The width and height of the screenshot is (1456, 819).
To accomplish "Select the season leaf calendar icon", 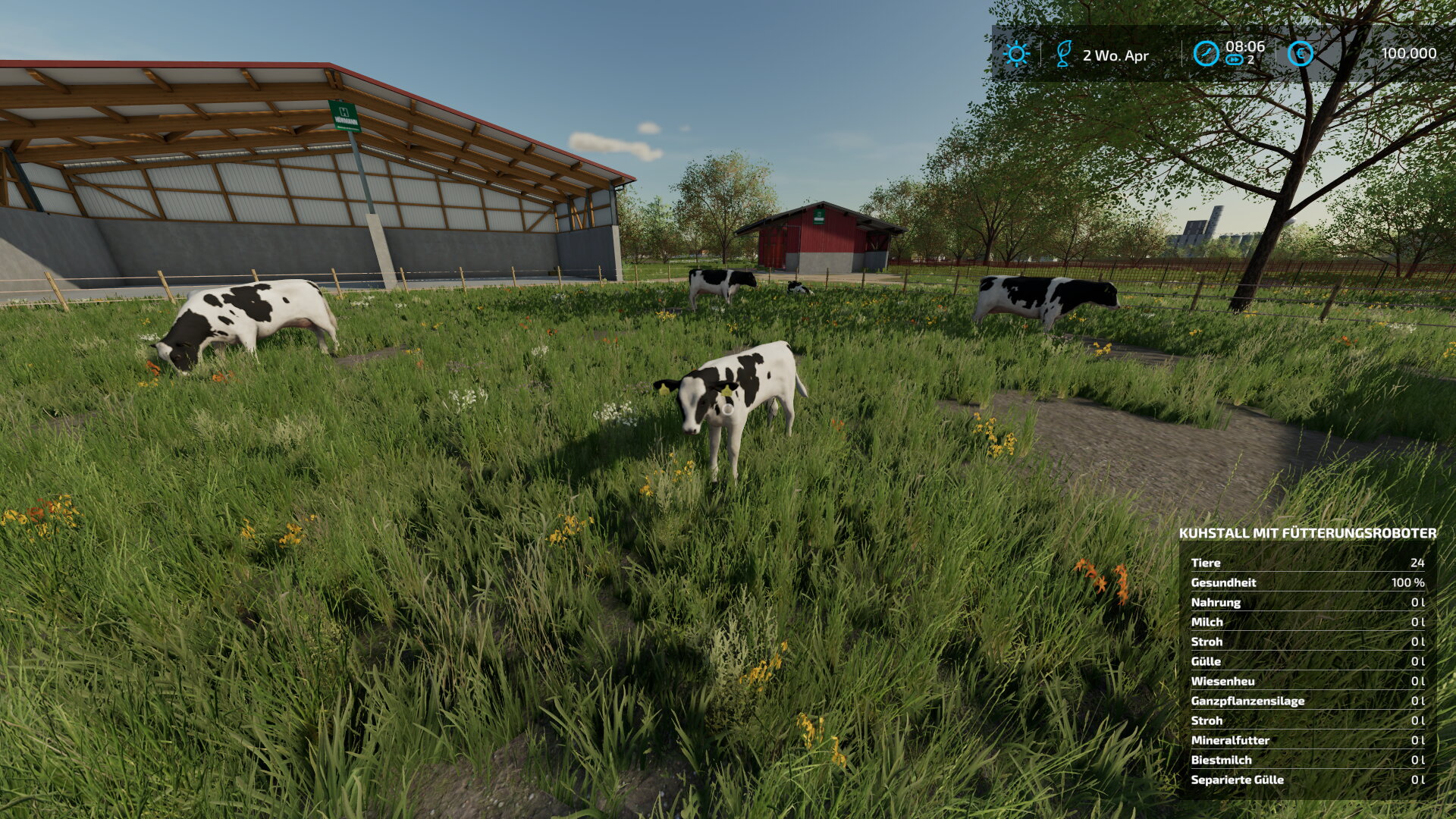I will [x=1064, y=54].
